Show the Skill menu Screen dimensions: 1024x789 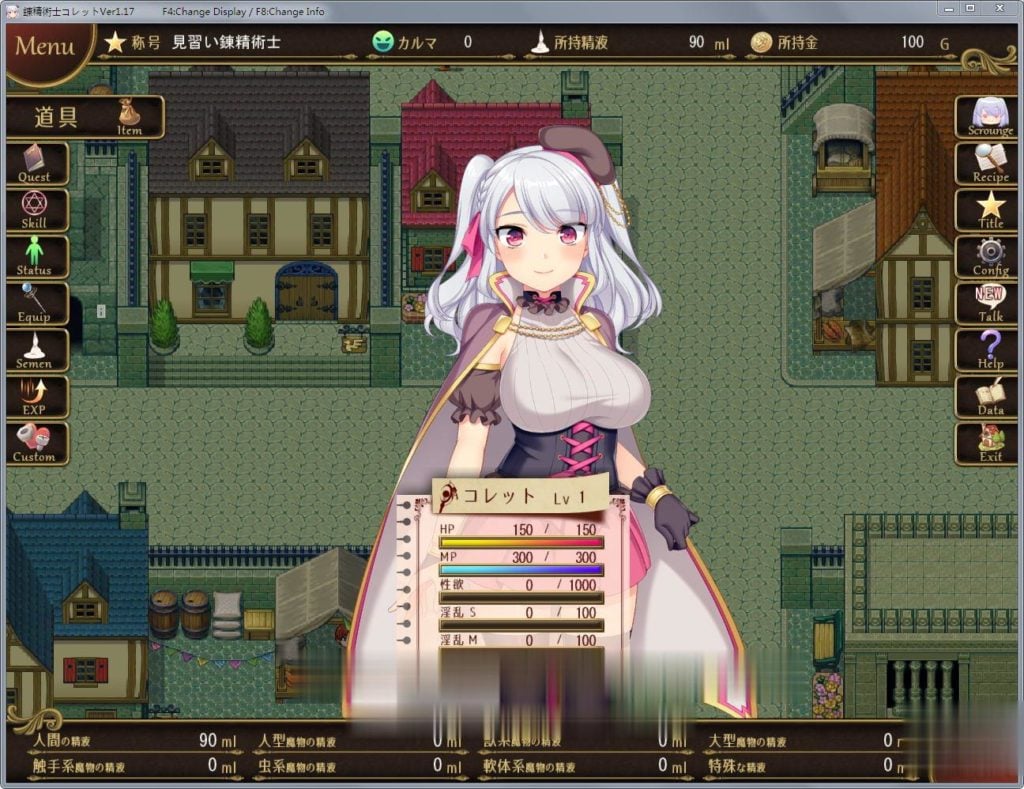(35, 210)
